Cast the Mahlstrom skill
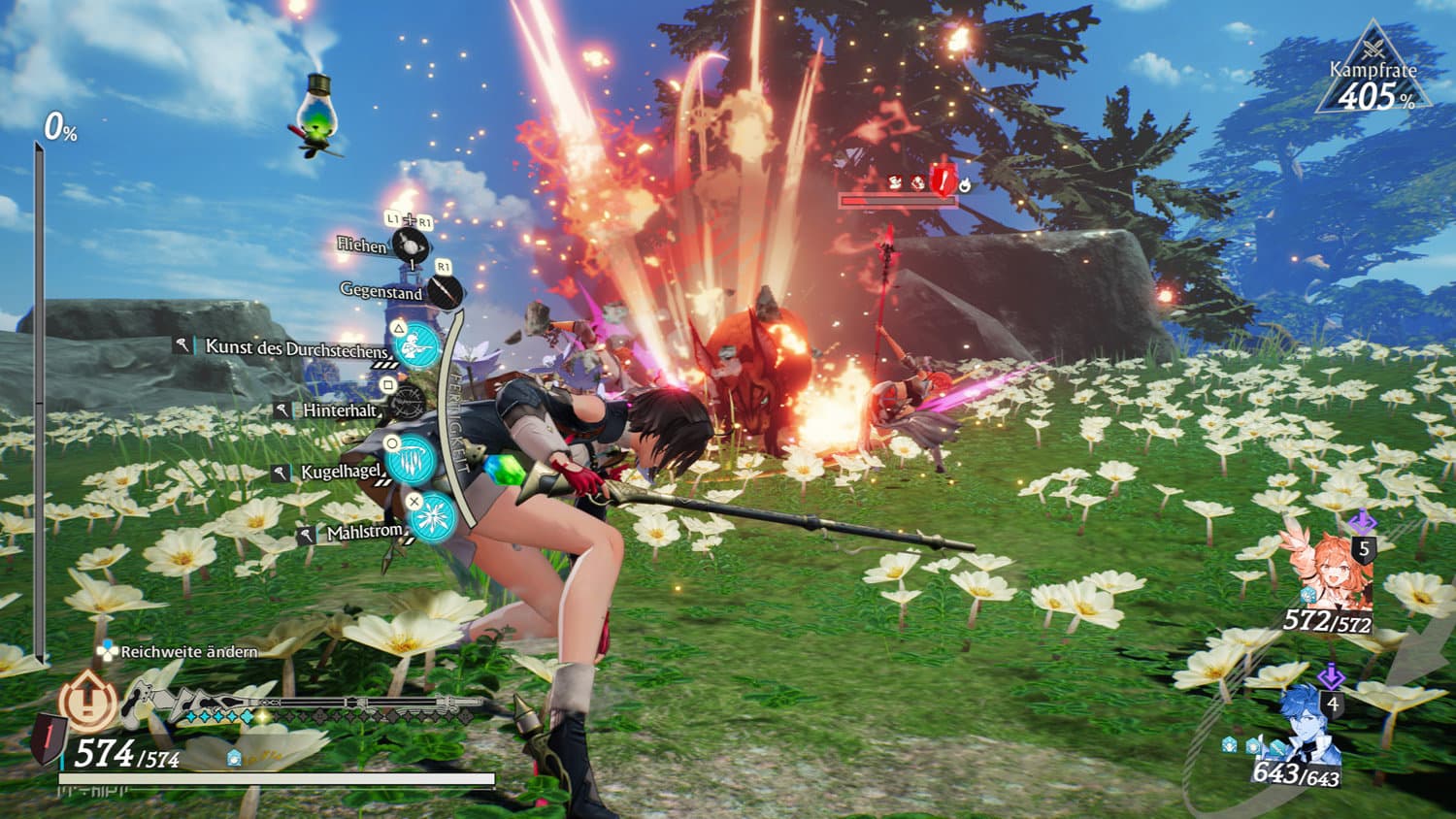This screenshot has width=1456, height=819. point(432,516)
